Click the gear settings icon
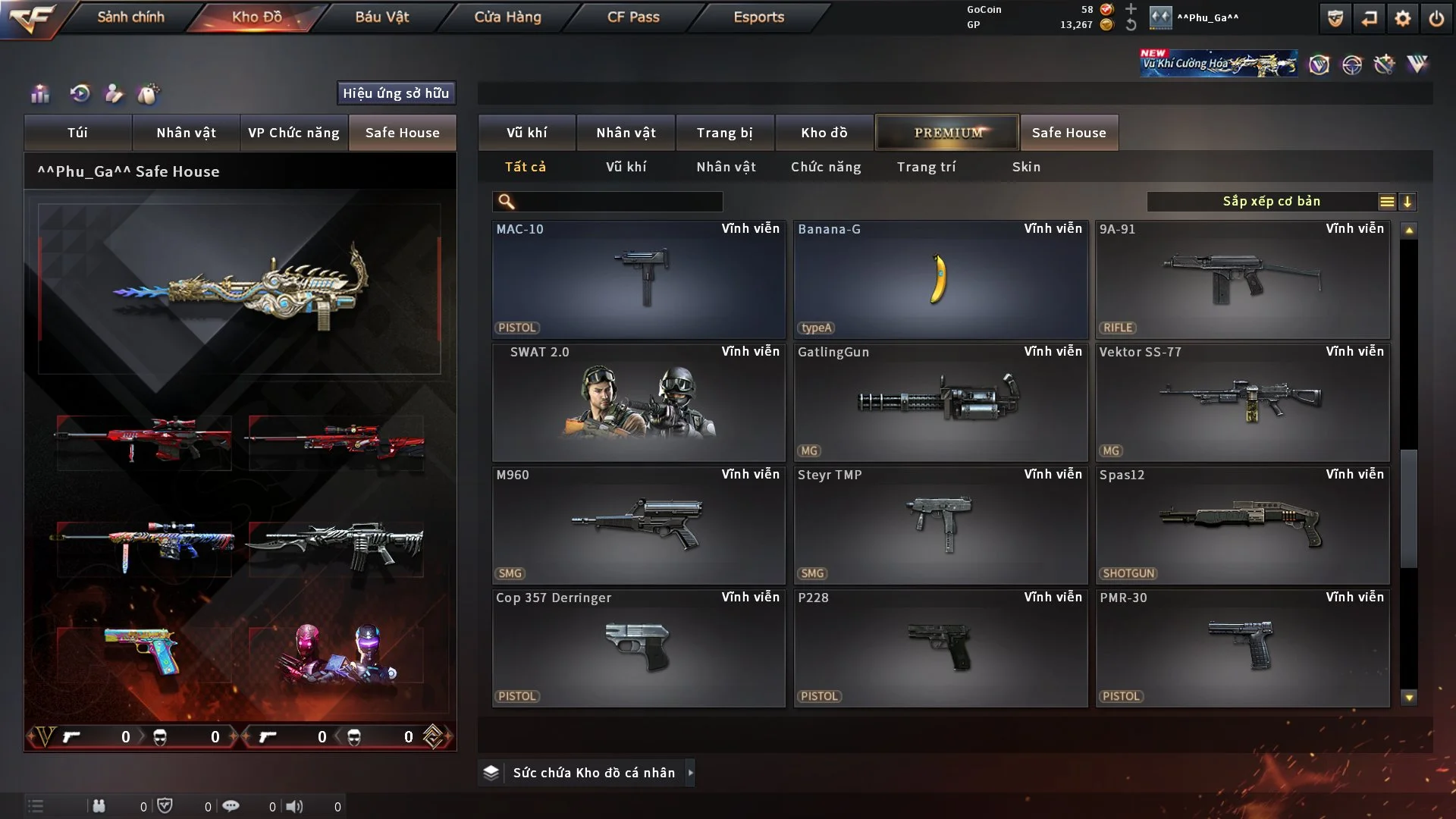Screen dimensions: 1456x819 pyautogui.click(x=1402, y=18)
